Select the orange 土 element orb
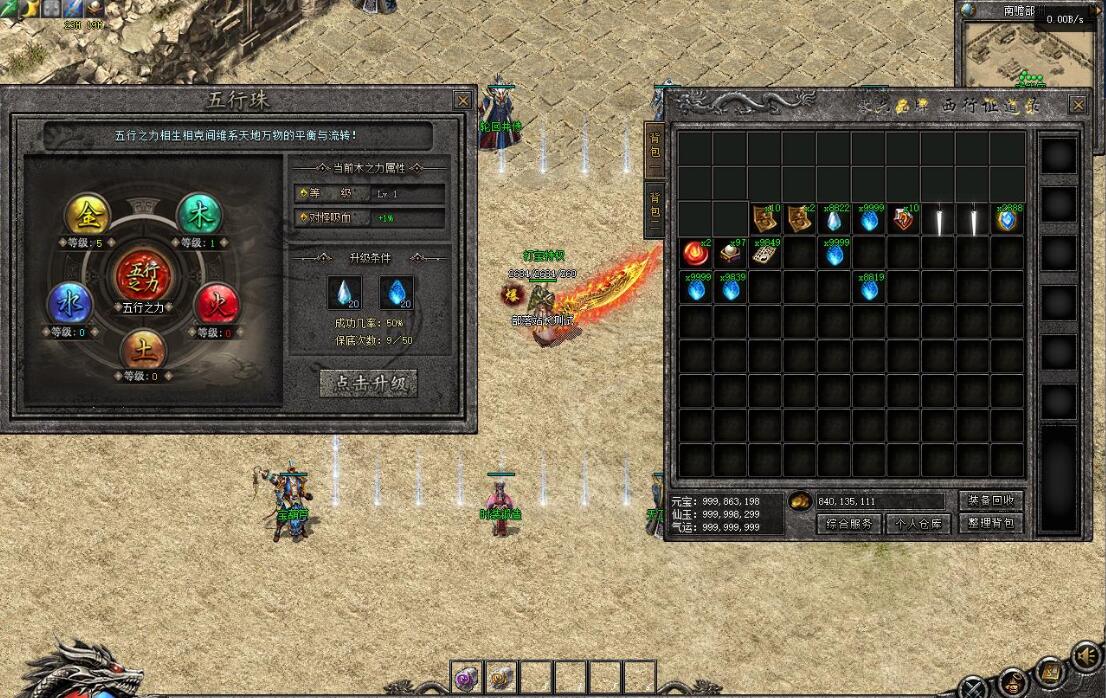This screenshot has height=698, width=1106. 142,351
